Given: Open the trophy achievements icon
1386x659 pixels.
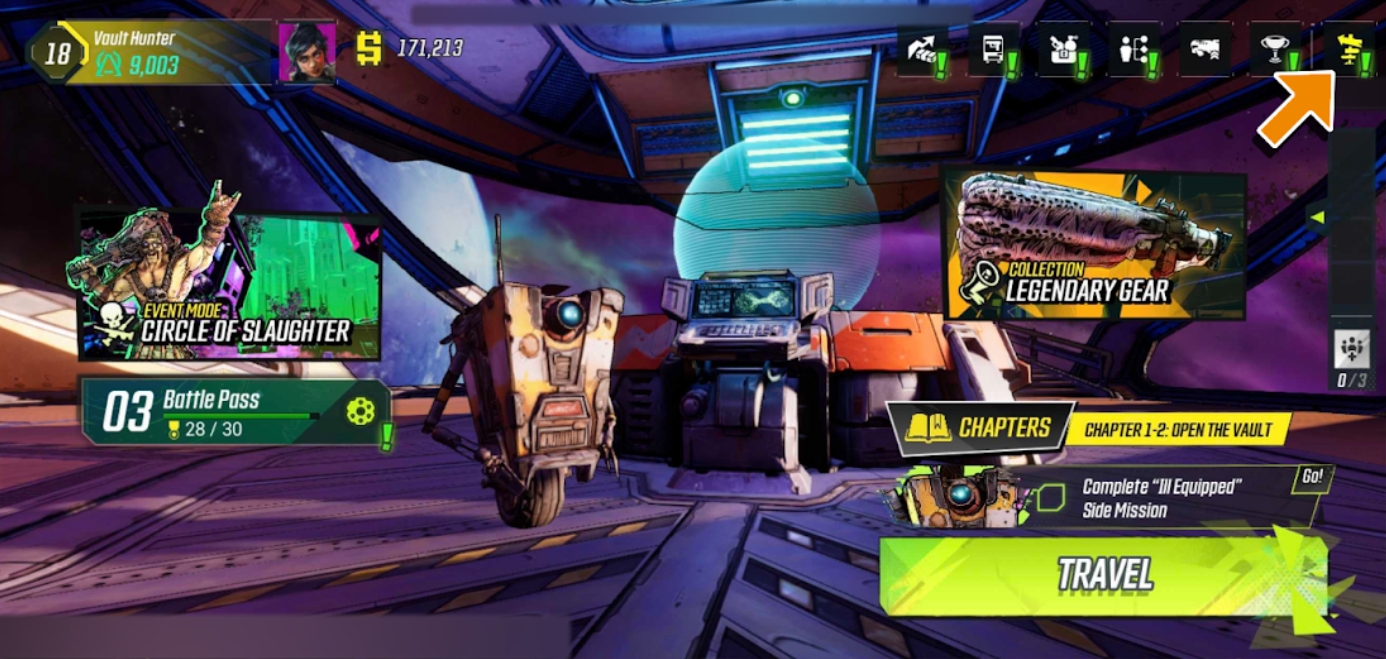Looking at the screenshot, I should tap(1275, 50).
